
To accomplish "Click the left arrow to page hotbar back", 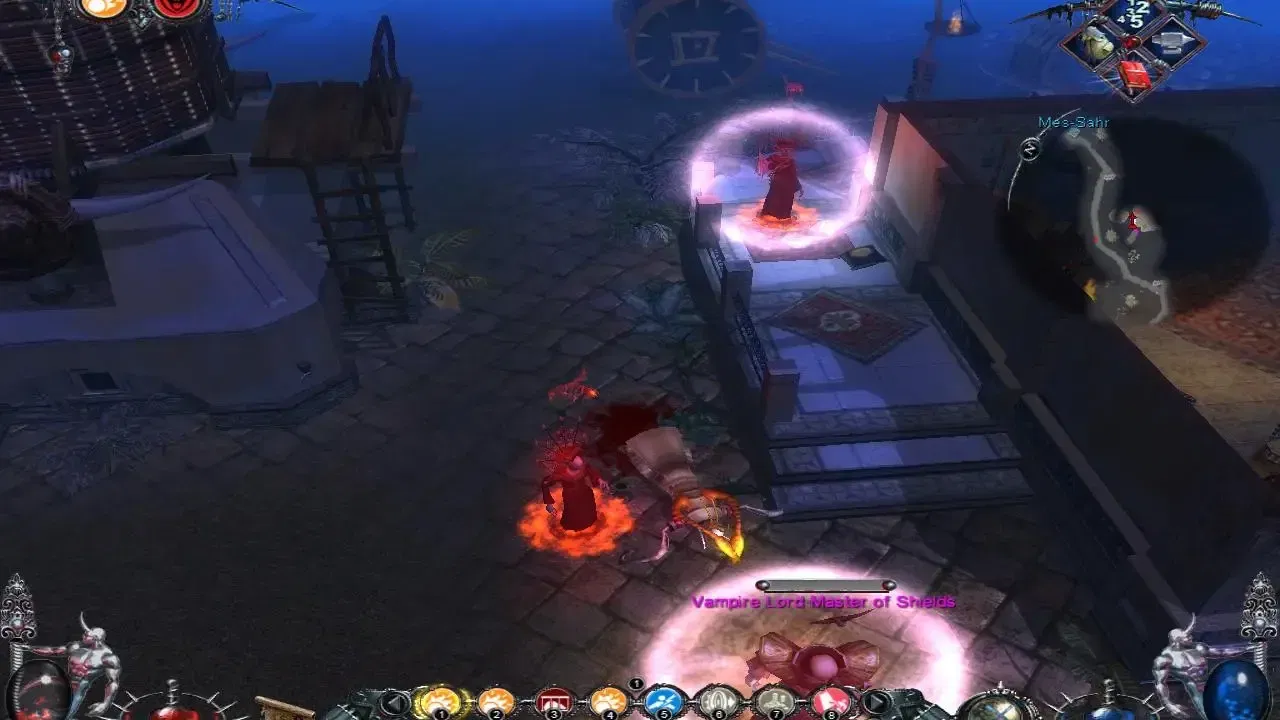I will [x=395, y=700].
